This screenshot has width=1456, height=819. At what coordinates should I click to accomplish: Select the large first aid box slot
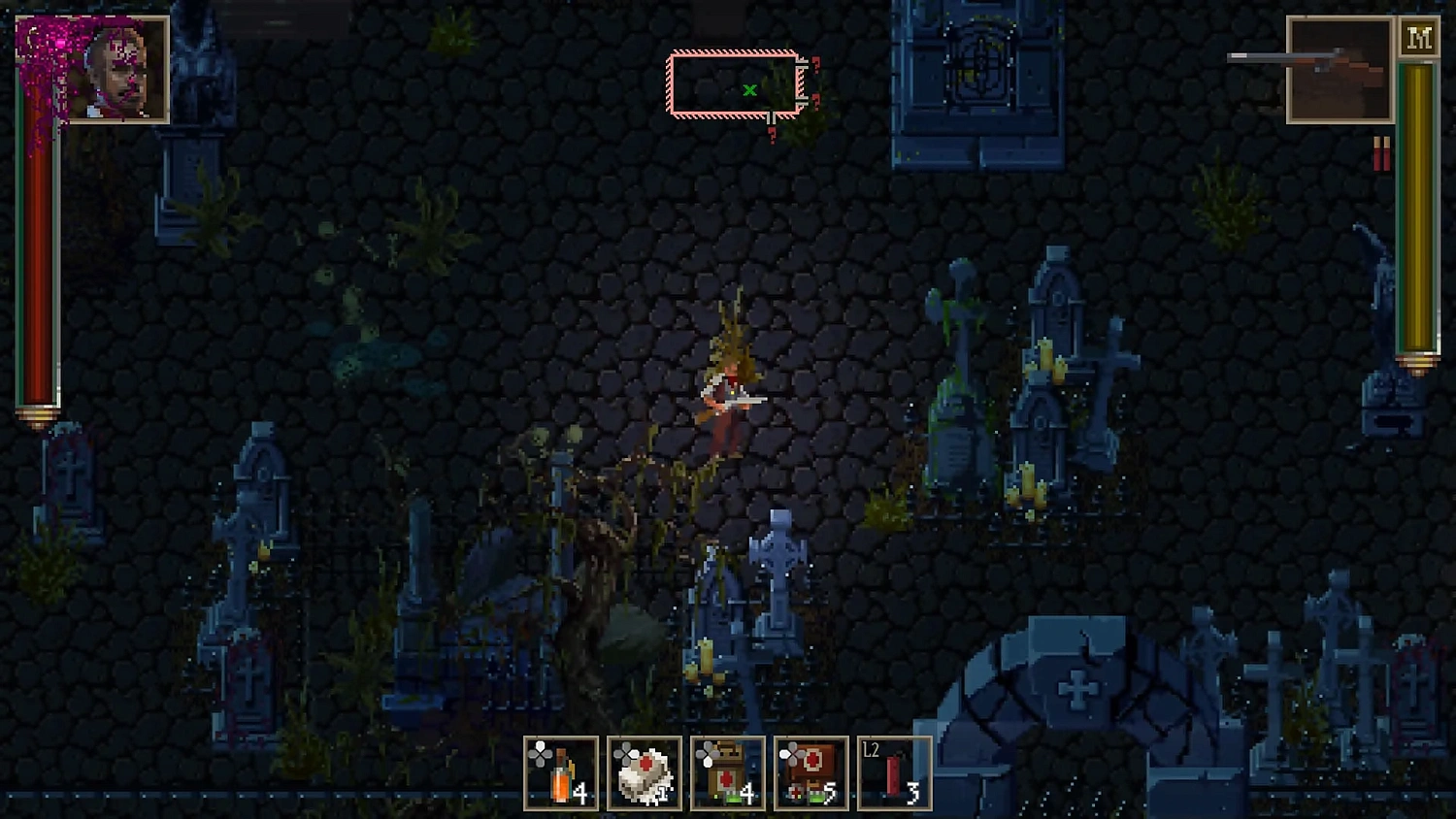coord(809,771)
